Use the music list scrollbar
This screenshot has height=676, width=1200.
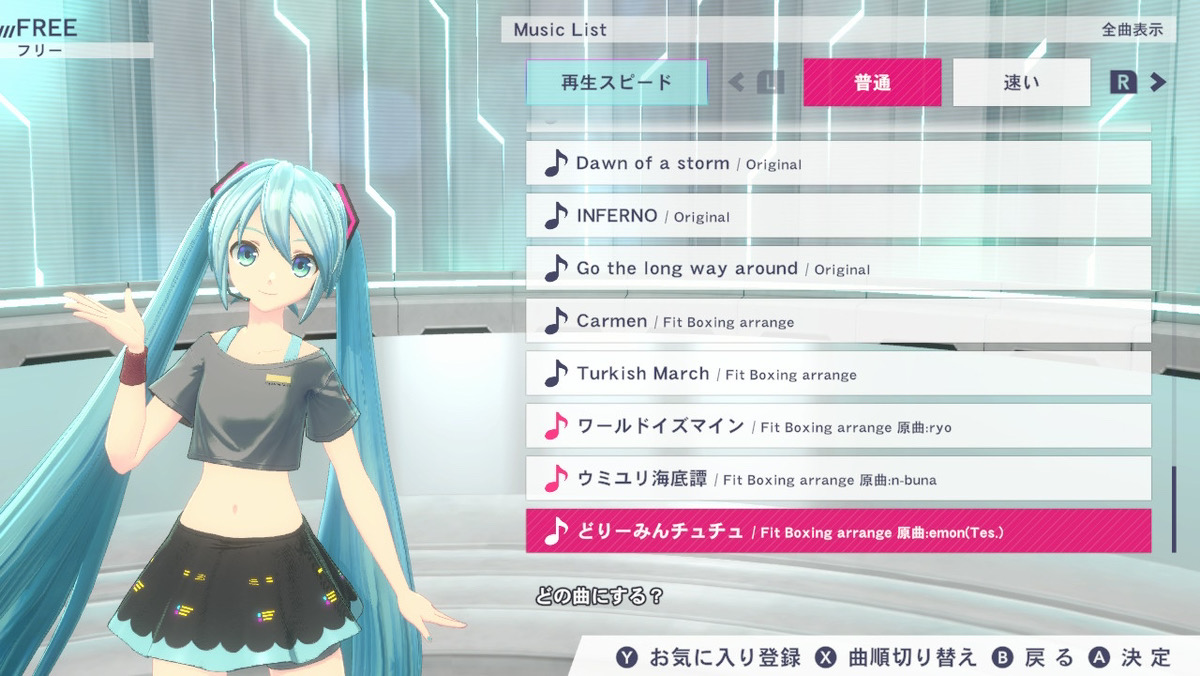coord(1173,508)
